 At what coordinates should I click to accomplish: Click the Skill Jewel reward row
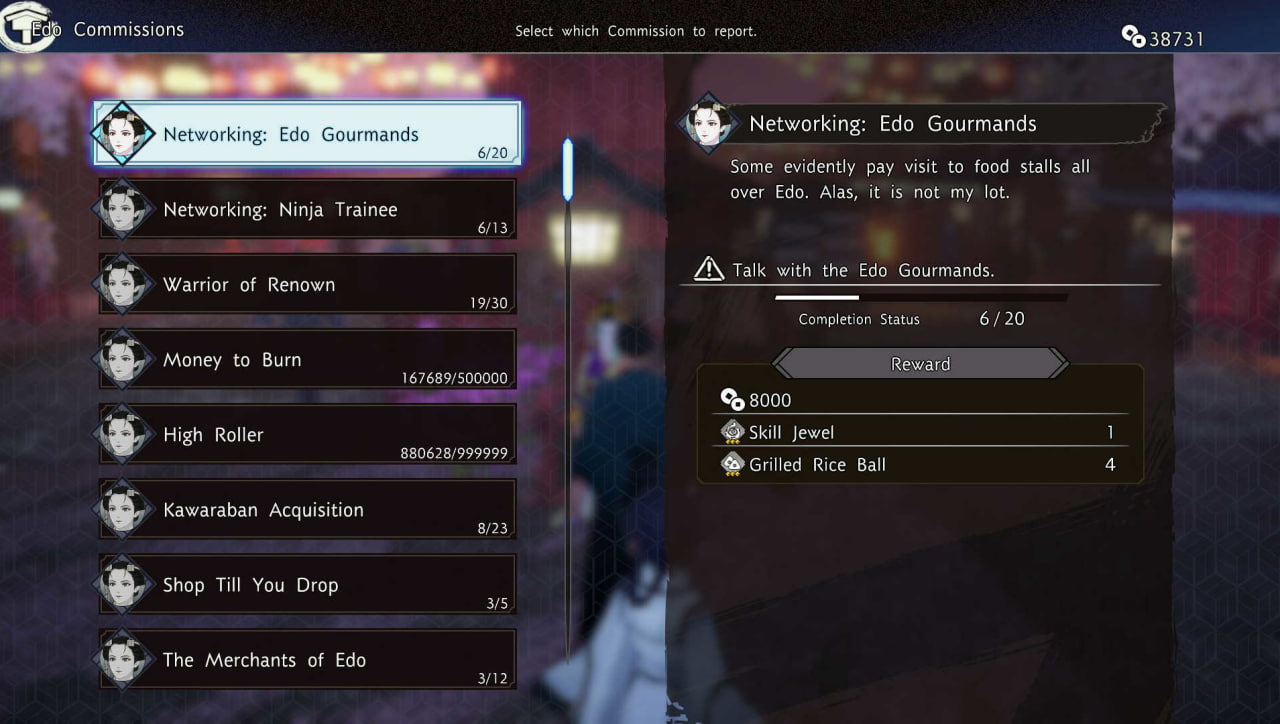(918, 432)
